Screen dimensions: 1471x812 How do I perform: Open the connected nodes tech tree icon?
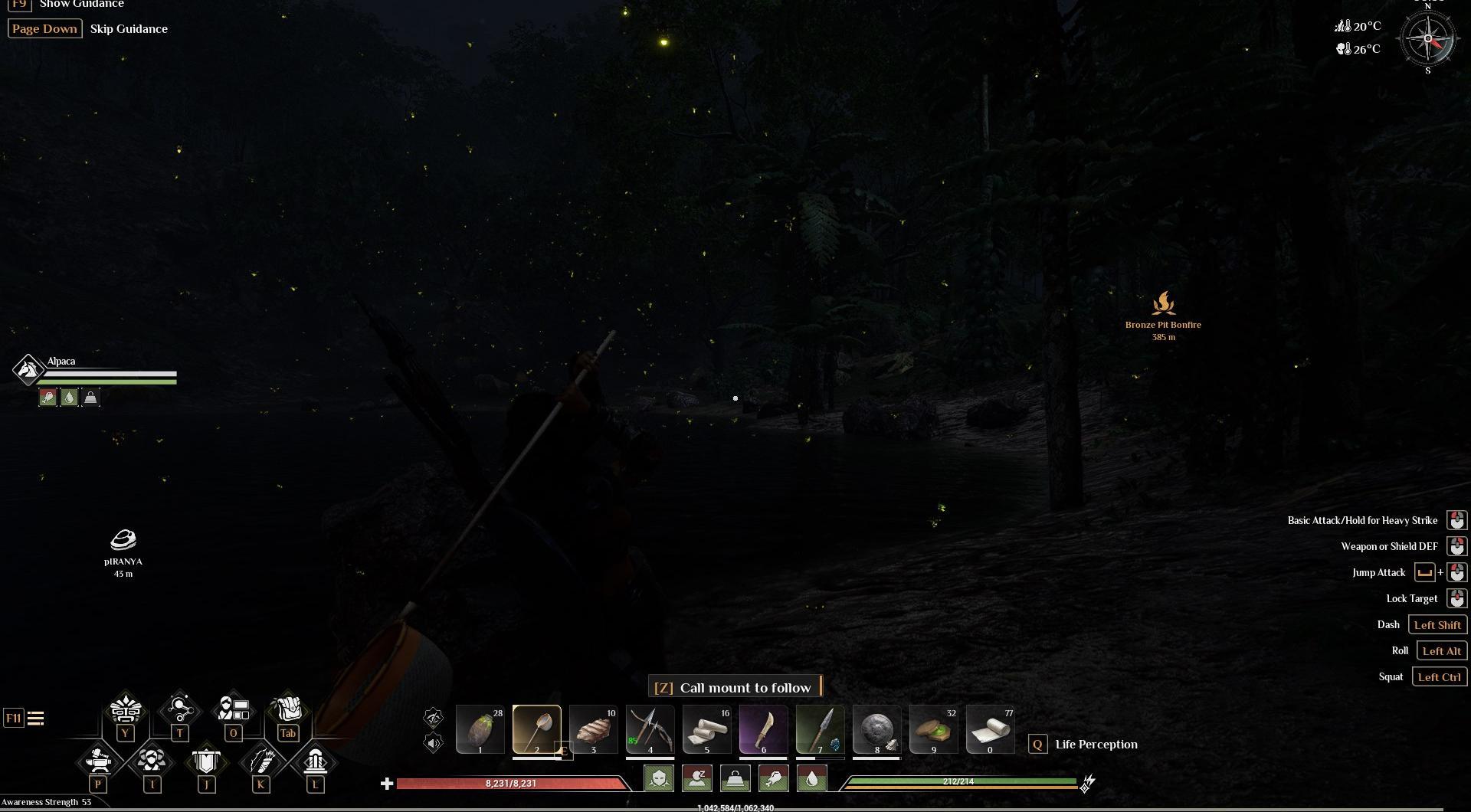[x=179, y=709]
